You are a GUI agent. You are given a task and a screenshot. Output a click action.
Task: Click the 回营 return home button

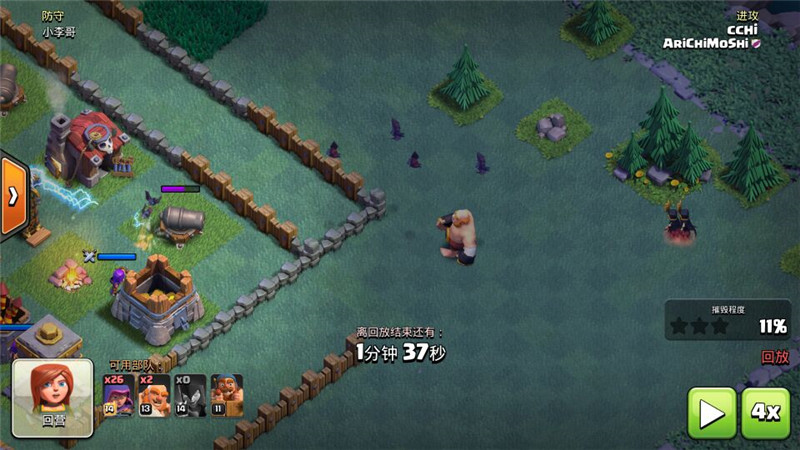(53, 397)
